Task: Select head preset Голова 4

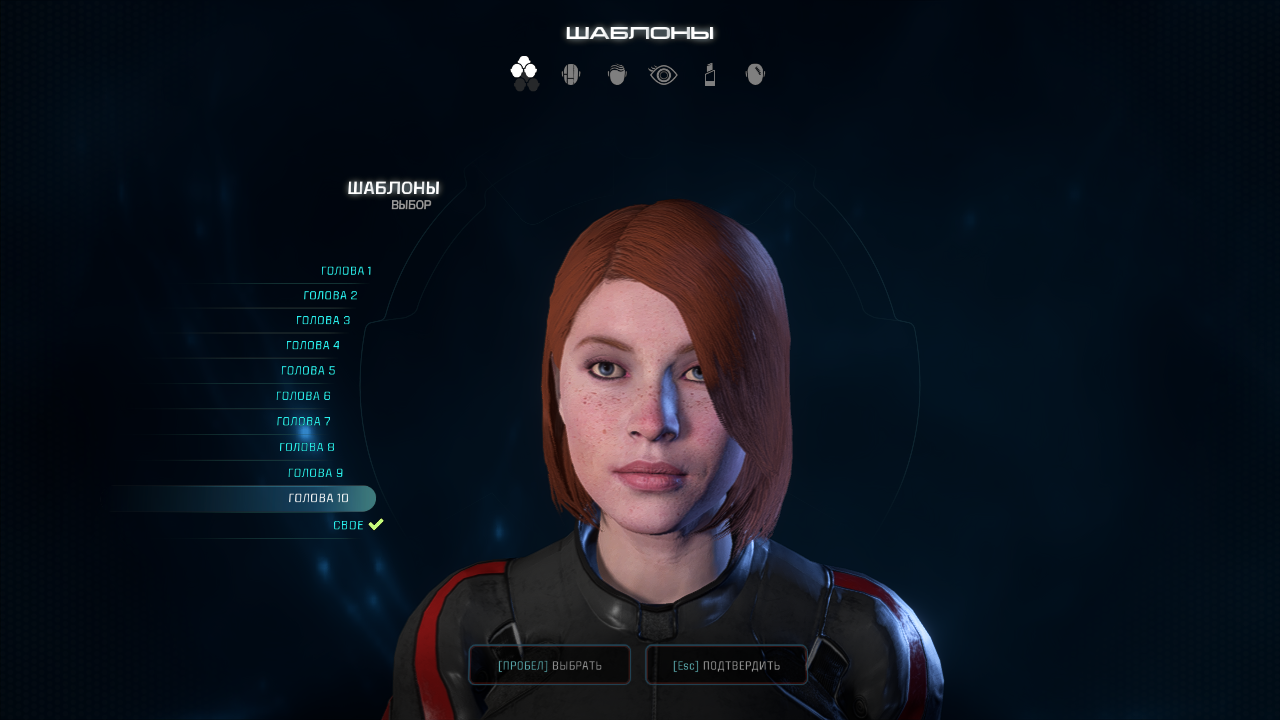Action: coord(313,345)
